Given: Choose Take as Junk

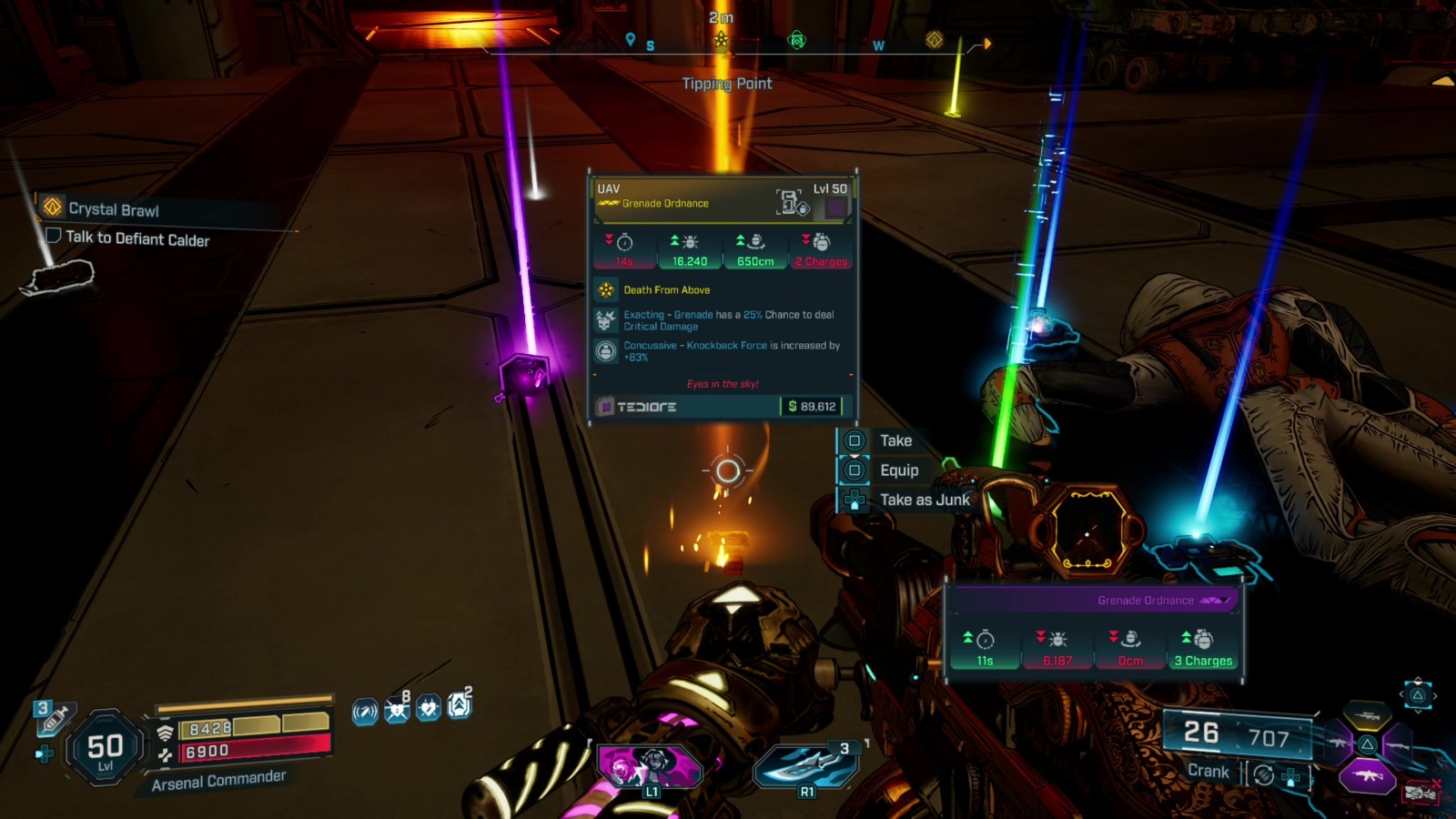Looking at the screenshot, I should 924,500.
